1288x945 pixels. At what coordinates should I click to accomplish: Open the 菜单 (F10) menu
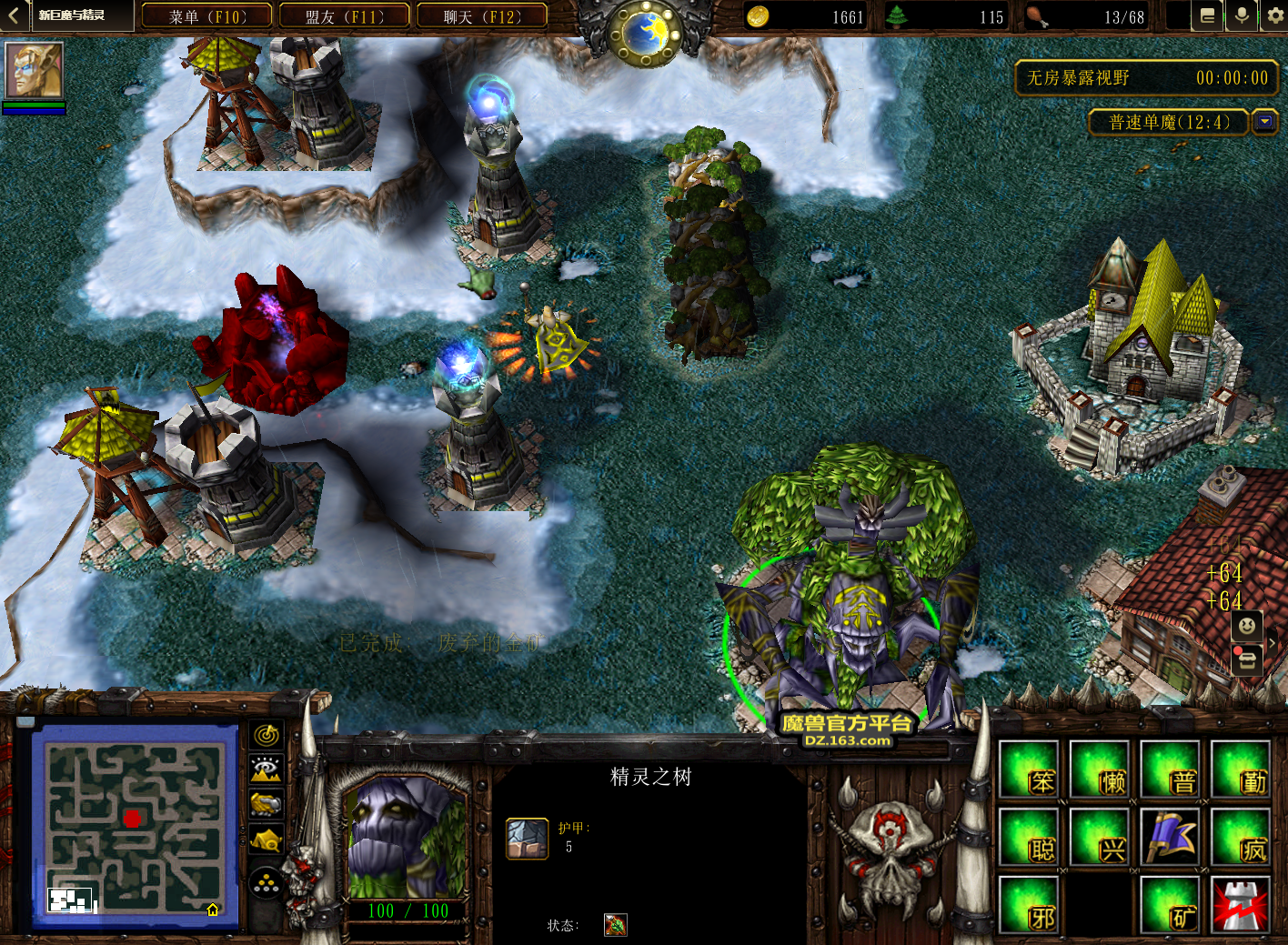click(x=207, y=16)
